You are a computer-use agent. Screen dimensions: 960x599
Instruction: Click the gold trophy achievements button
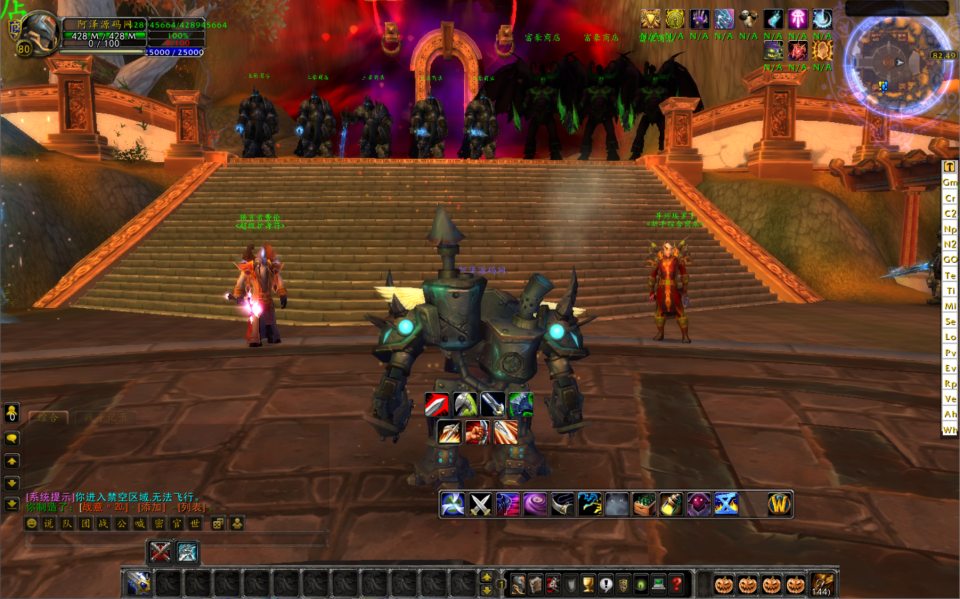click(590, 583)
